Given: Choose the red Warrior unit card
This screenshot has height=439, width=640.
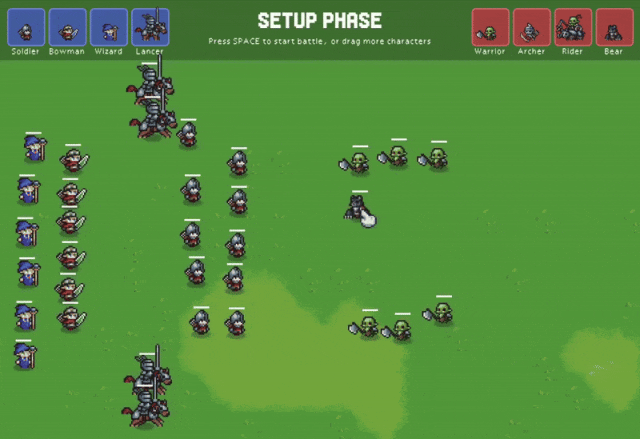Looking at the screenshot, I should pos(490,27).
